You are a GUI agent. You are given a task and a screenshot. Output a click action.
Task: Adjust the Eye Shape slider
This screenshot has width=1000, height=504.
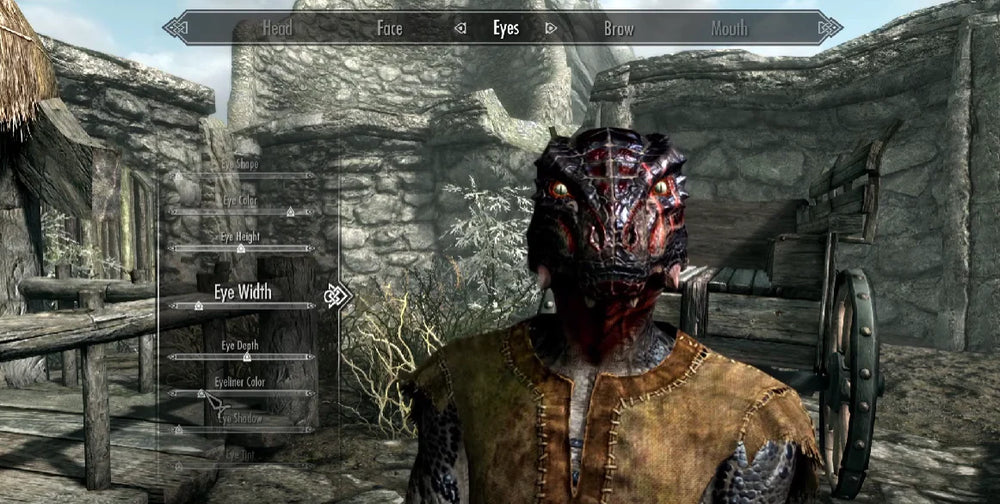241,175
